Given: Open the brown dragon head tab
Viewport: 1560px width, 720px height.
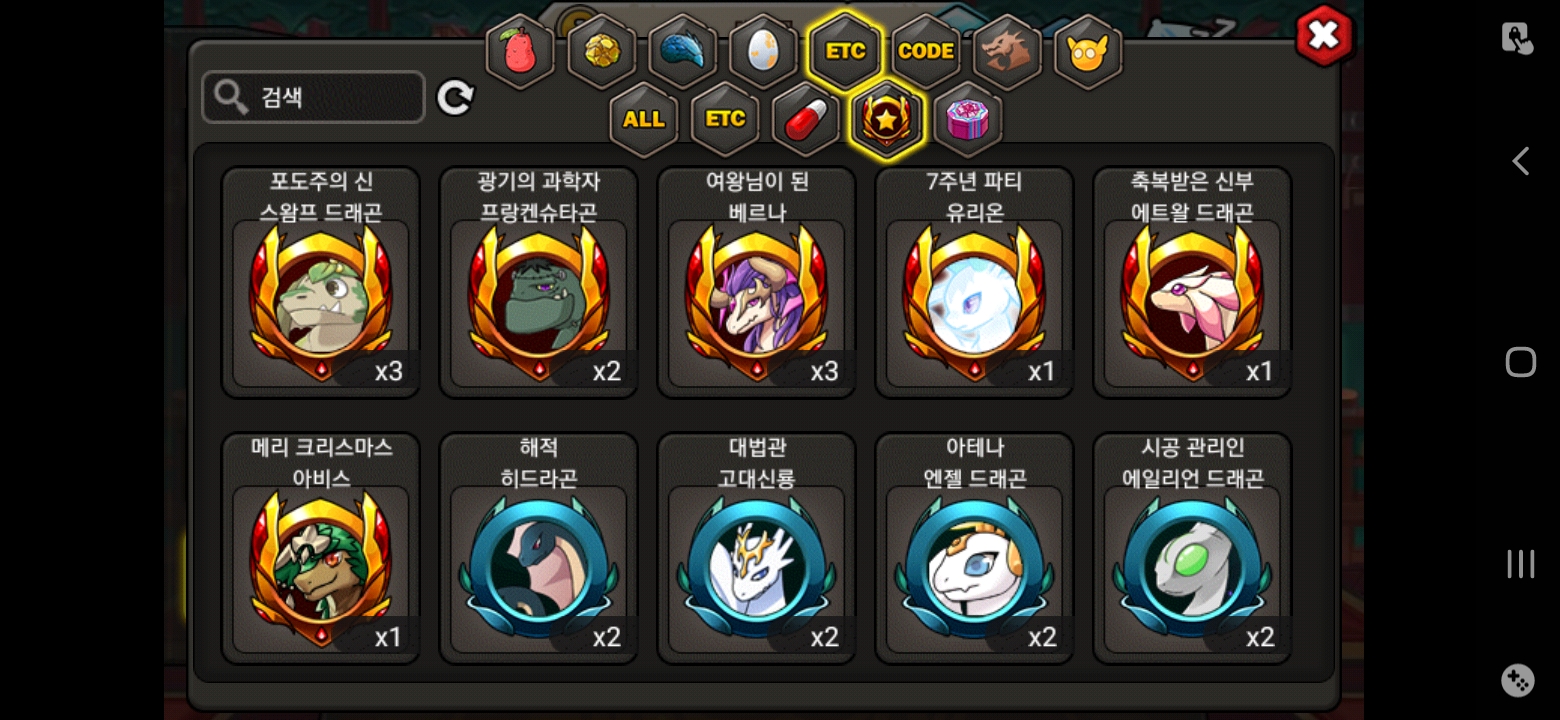Looking at the screenshot, I should coord(1007,51).
